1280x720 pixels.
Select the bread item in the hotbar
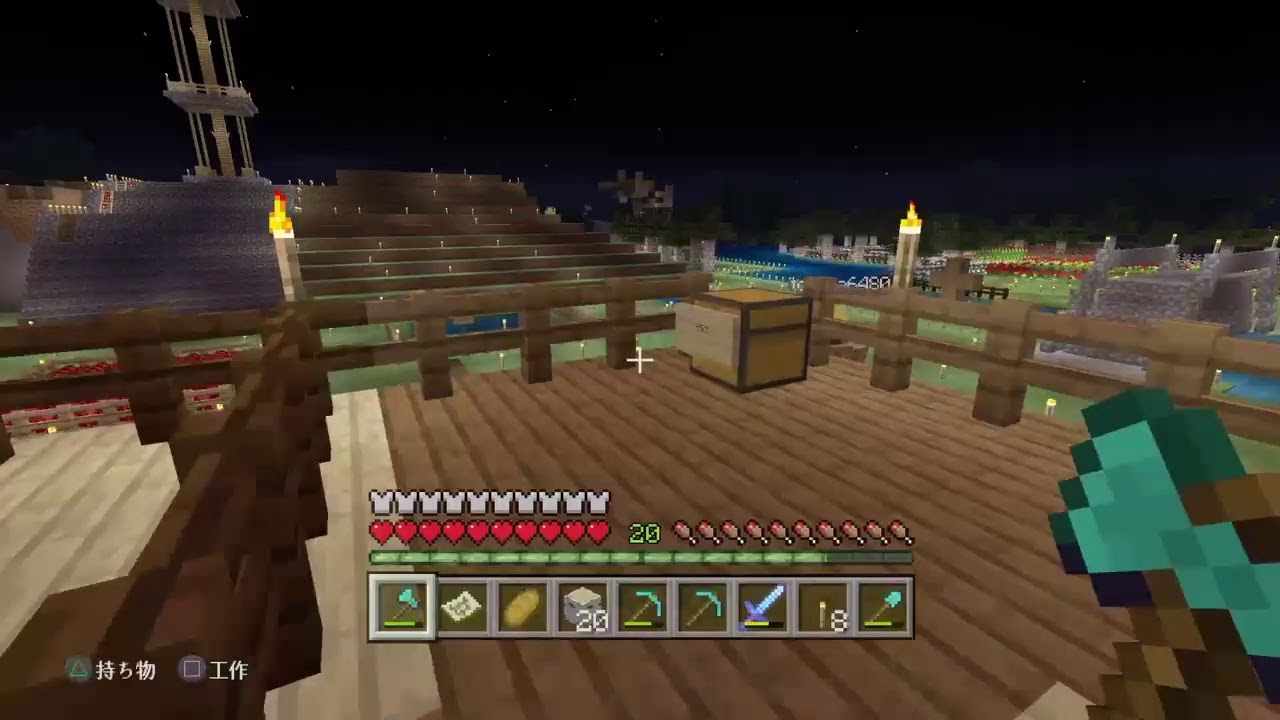click(524, 605)
